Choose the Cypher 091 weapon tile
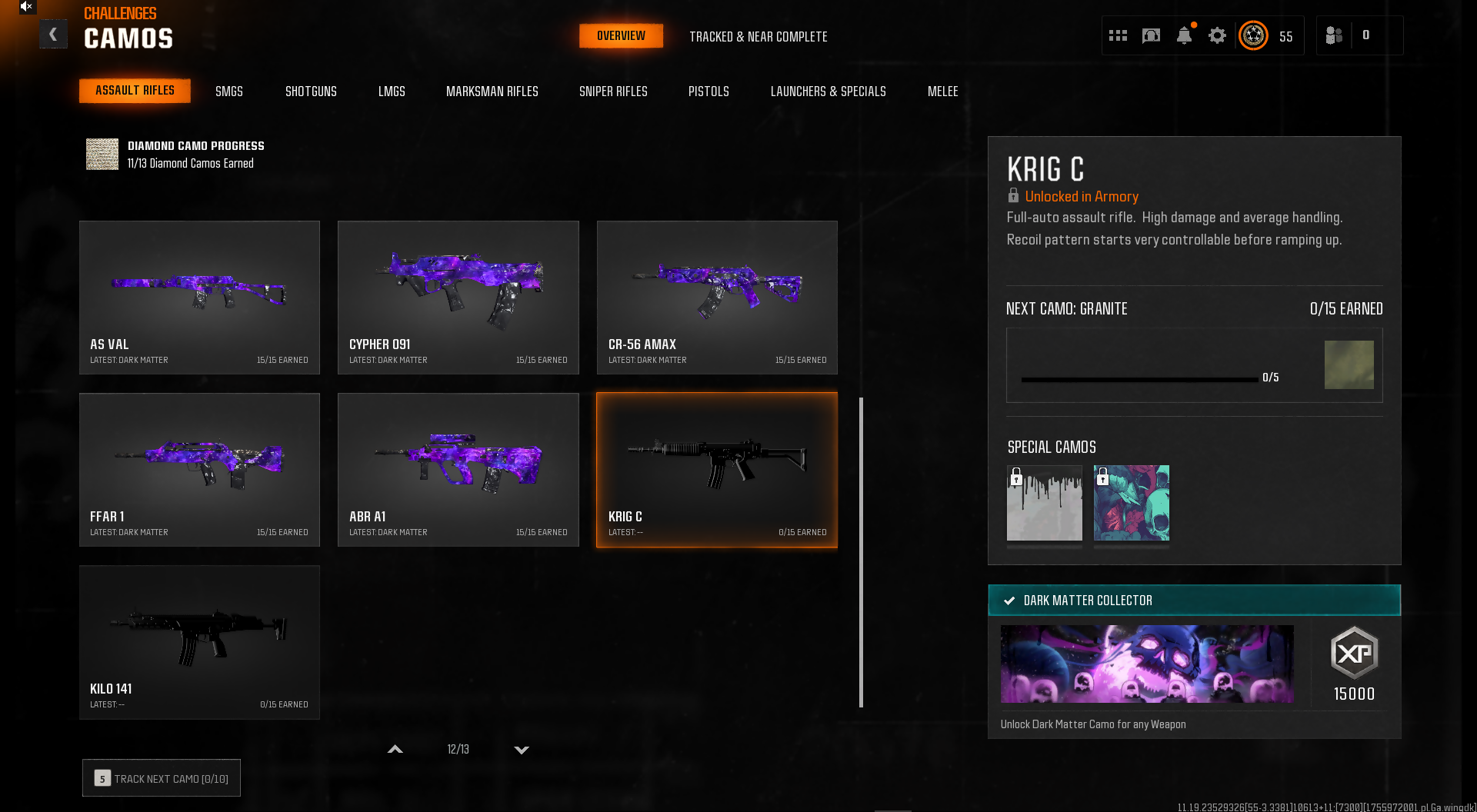The image size is (1477, 812). click(x=458, y=298)
